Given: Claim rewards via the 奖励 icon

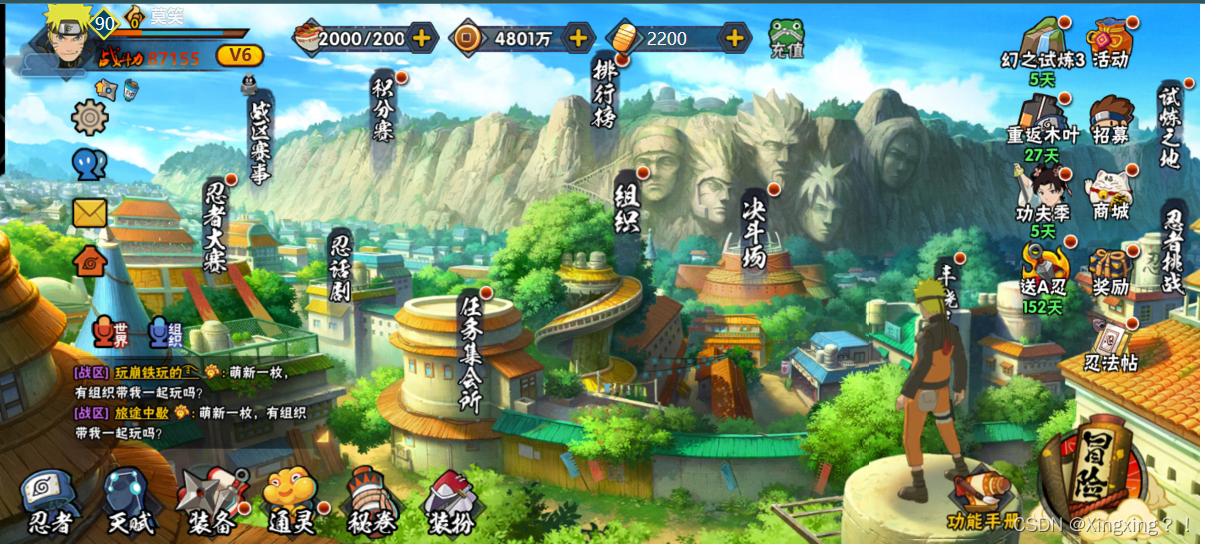Looking at the screenshot, I should pyautogui.click(x=1110, y=270).
